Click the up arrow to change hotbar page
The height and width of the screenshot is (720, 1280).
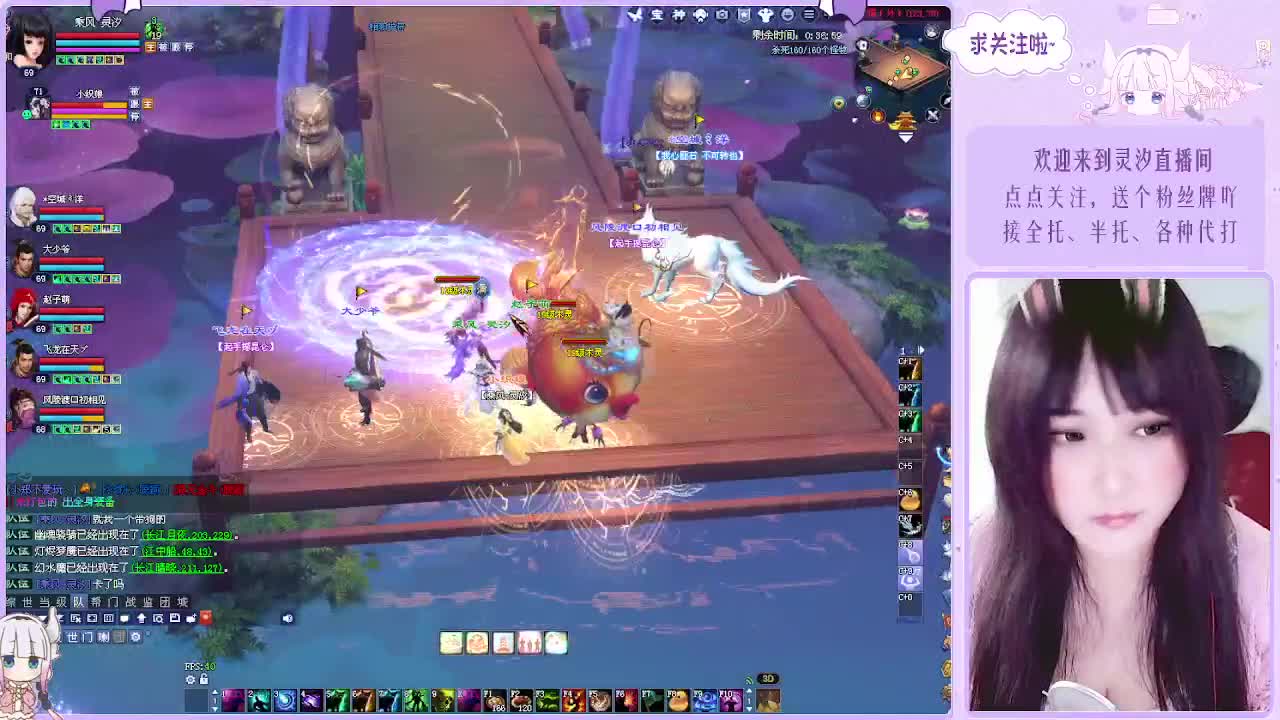[x=215, y=691]
